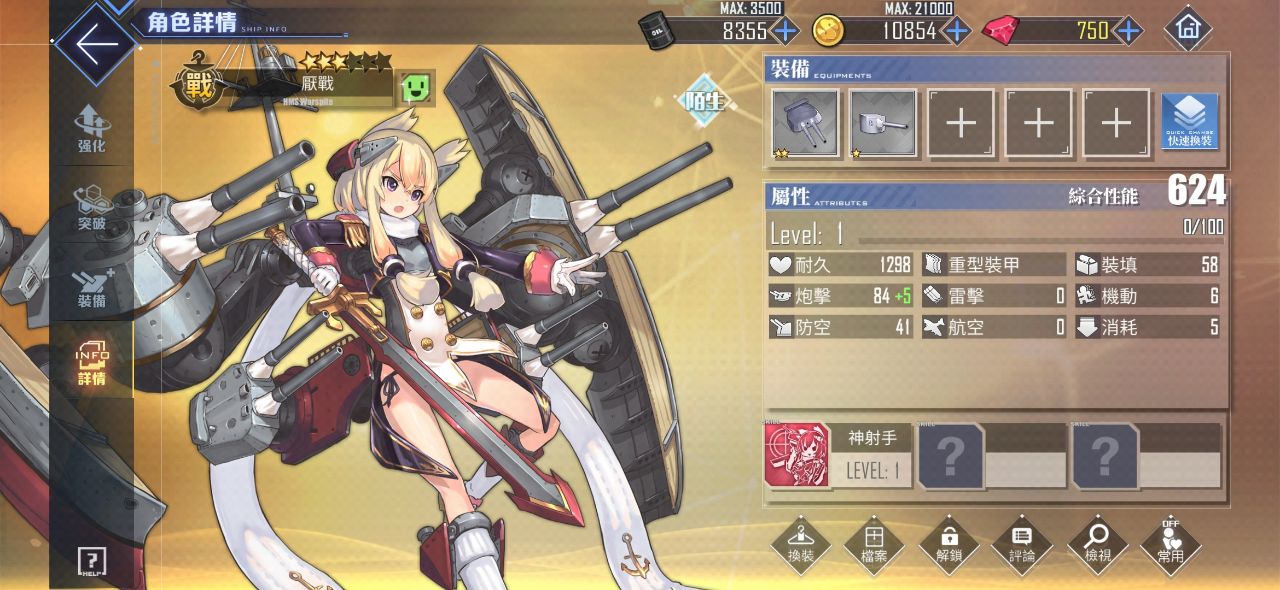Open the 强化 enhancement tab
Image resolution: width=1280 pixels, height=590 pixels.
(91, 128)
